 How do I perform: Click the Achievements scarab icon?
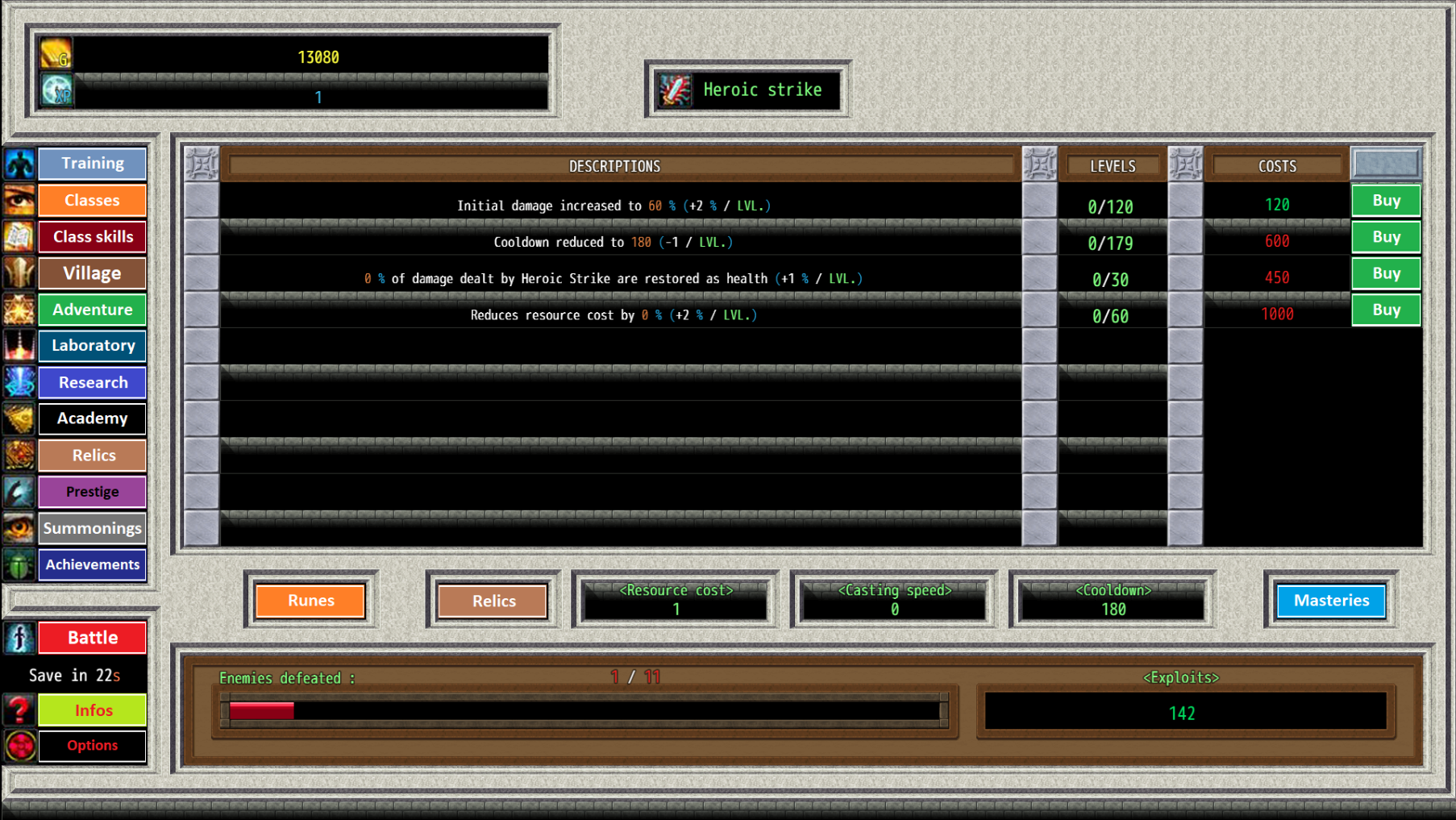[x=19, y=564]
